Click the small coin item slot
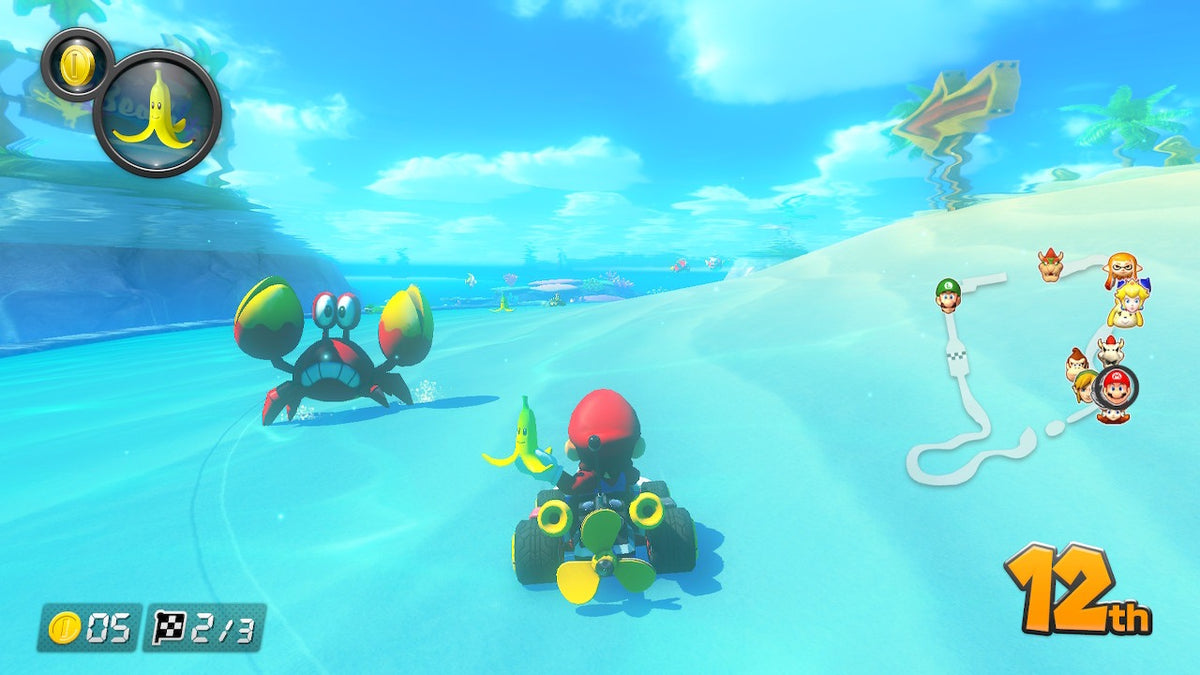 pos(76,65)
